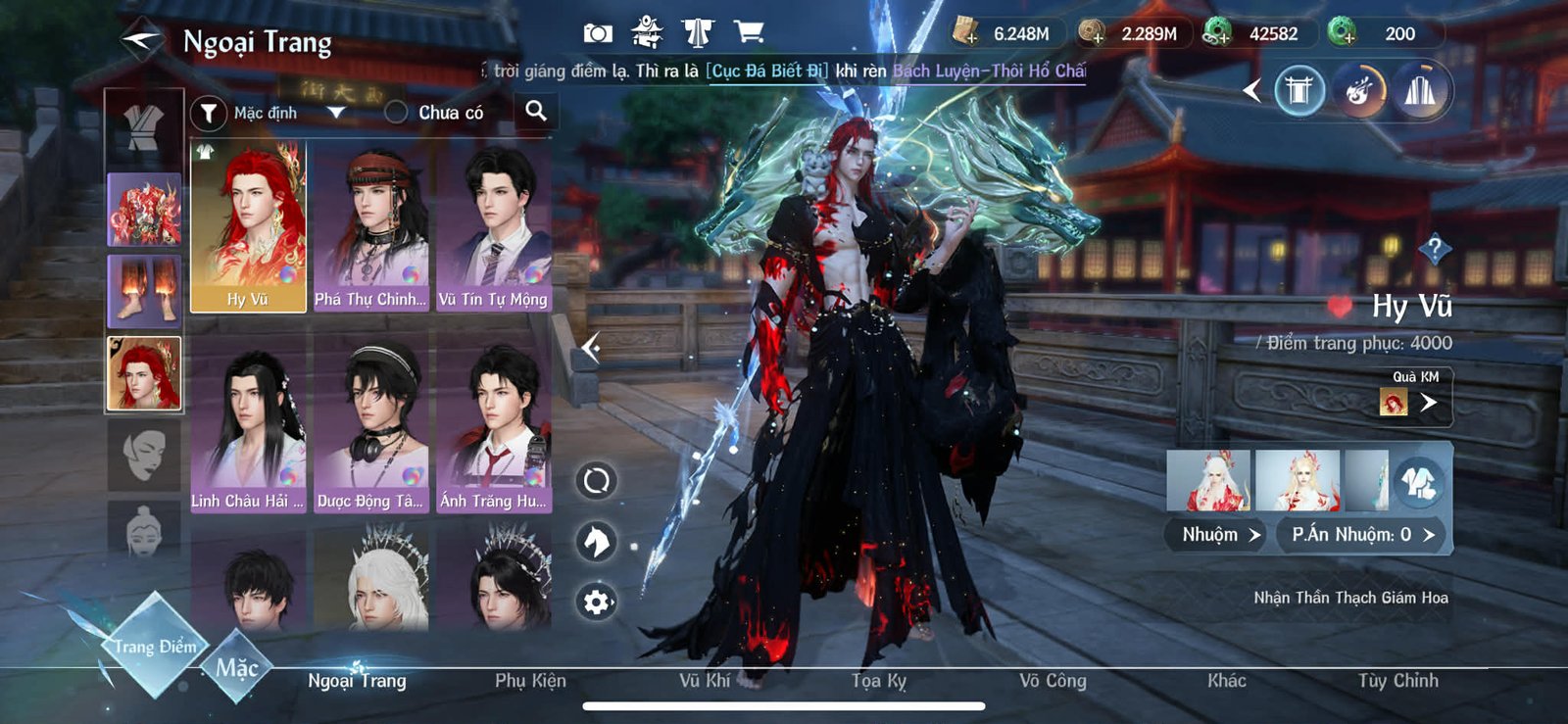This screenshot has width=1568, height=724.
Task: Click Nhận Thần Thạch Giám Hoa text link
Action: point(1352,595)
